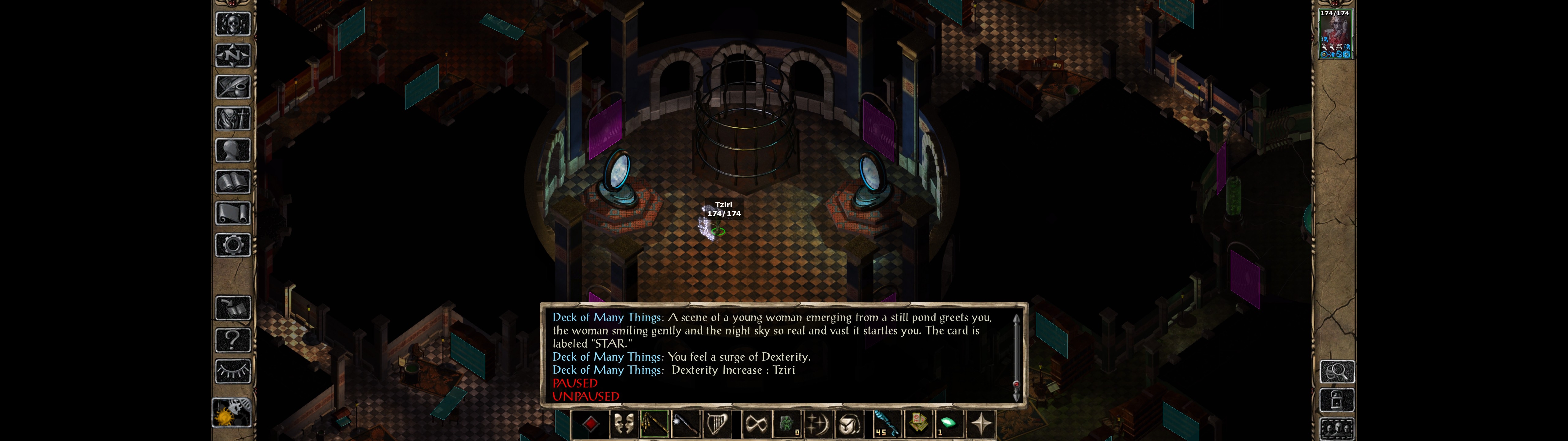The image size is (1568, 441).
Task: Open the journal quill button
Action: [233, 87]
